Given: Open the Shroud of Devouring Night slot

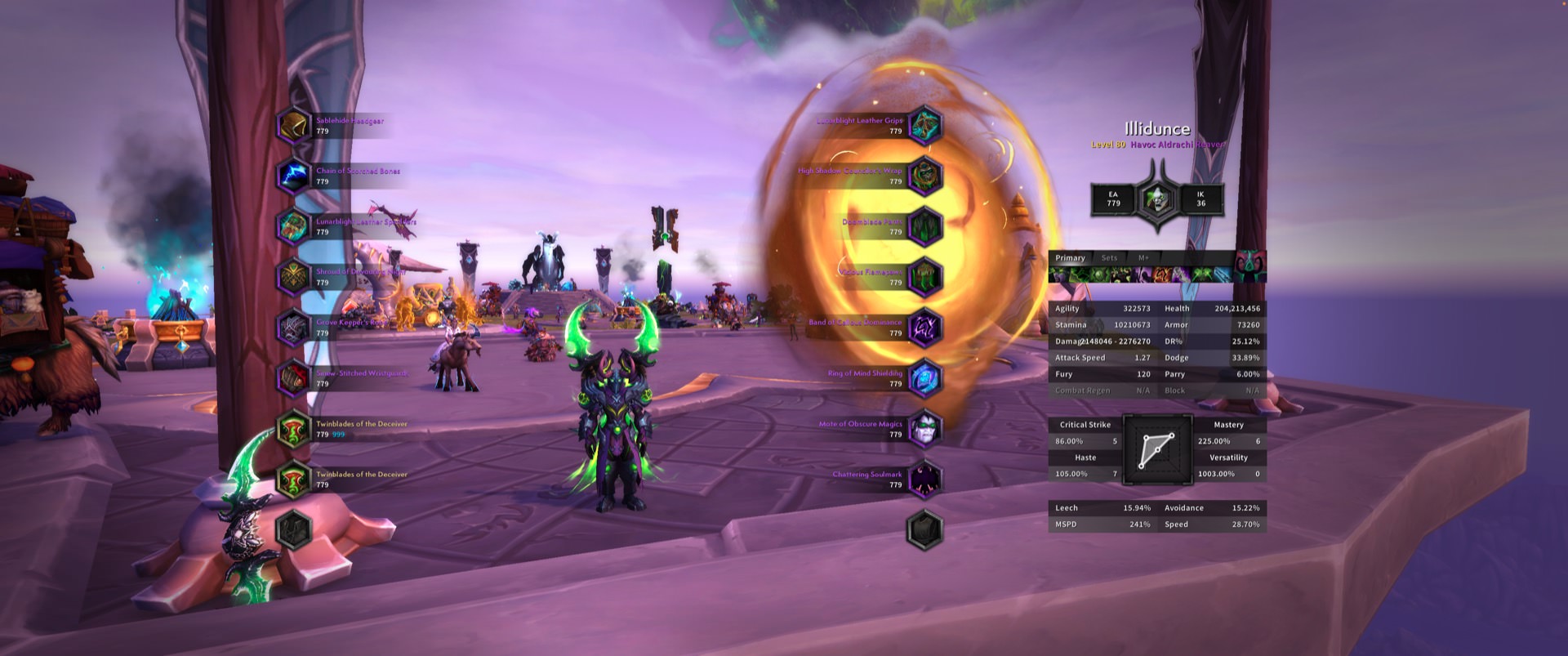Looking at the screenshot, I should [x=294, y=277].
